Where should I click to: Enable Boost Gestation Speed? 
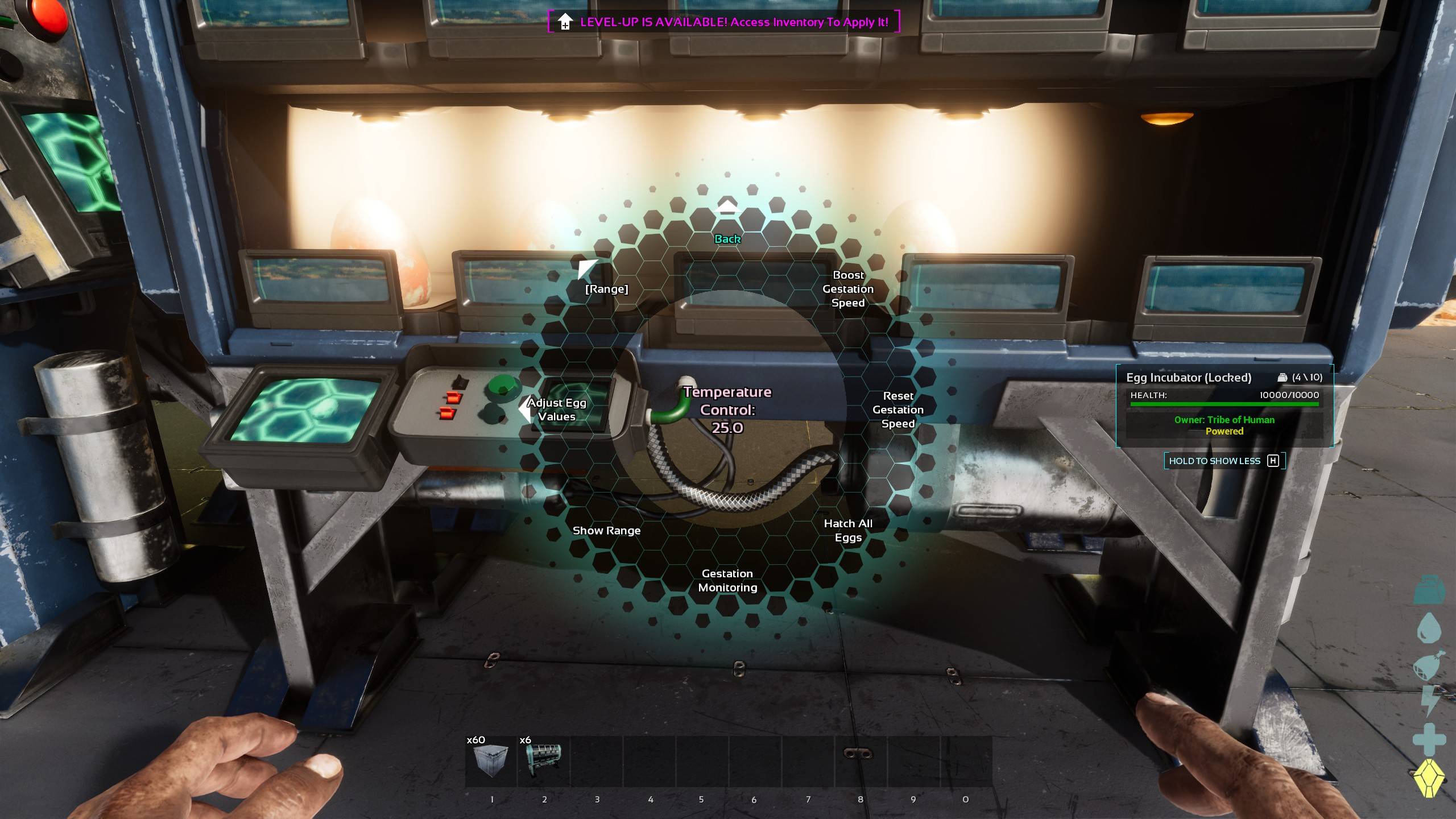click(x=848, y=289)
